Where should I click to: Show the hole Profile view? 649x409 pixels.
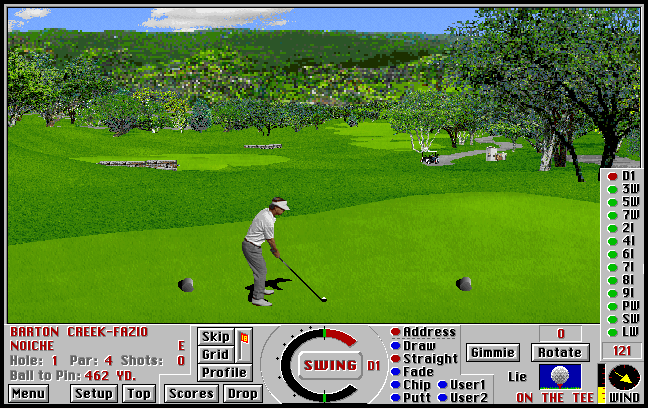pos(224,372)
